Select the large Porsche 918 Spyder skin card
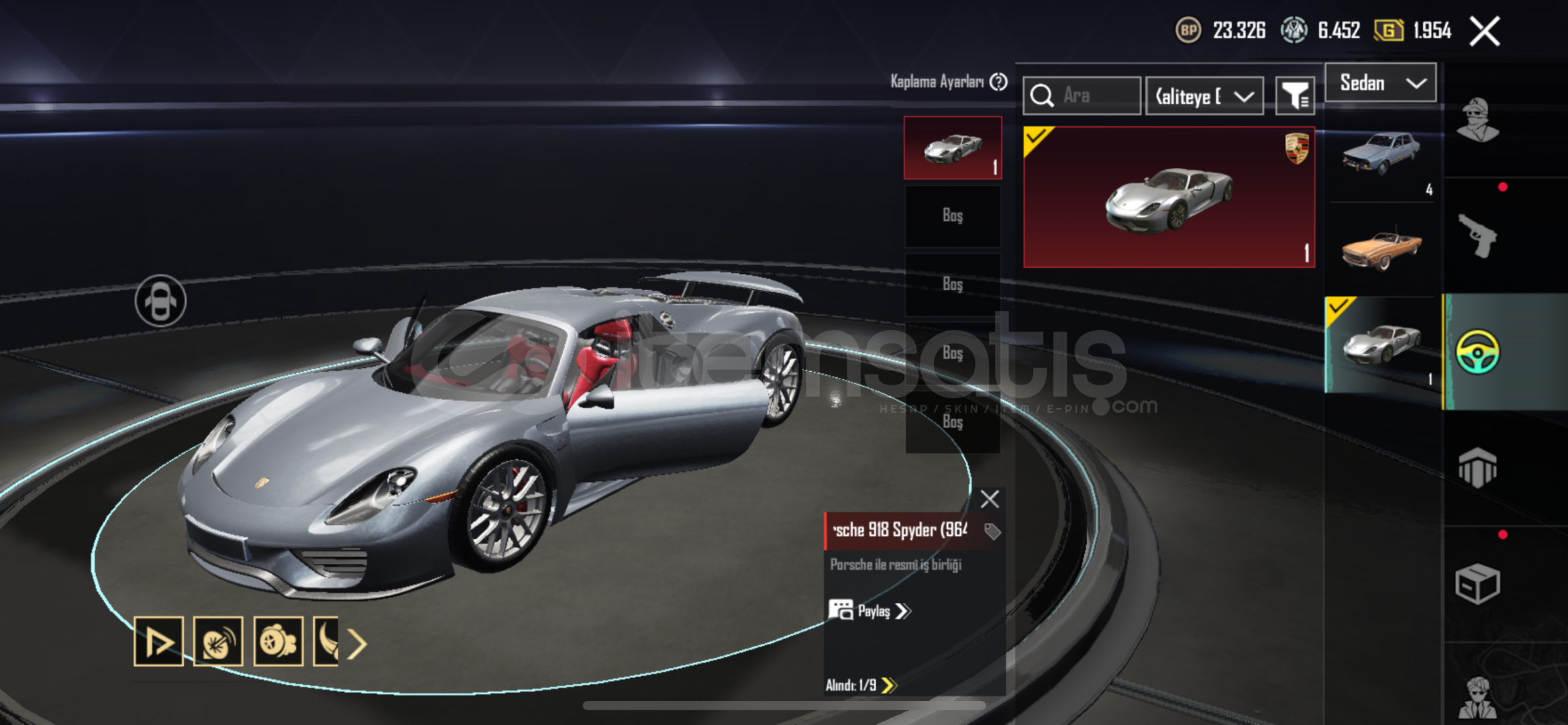1568x725 pixels. [x=1168, y=197]
